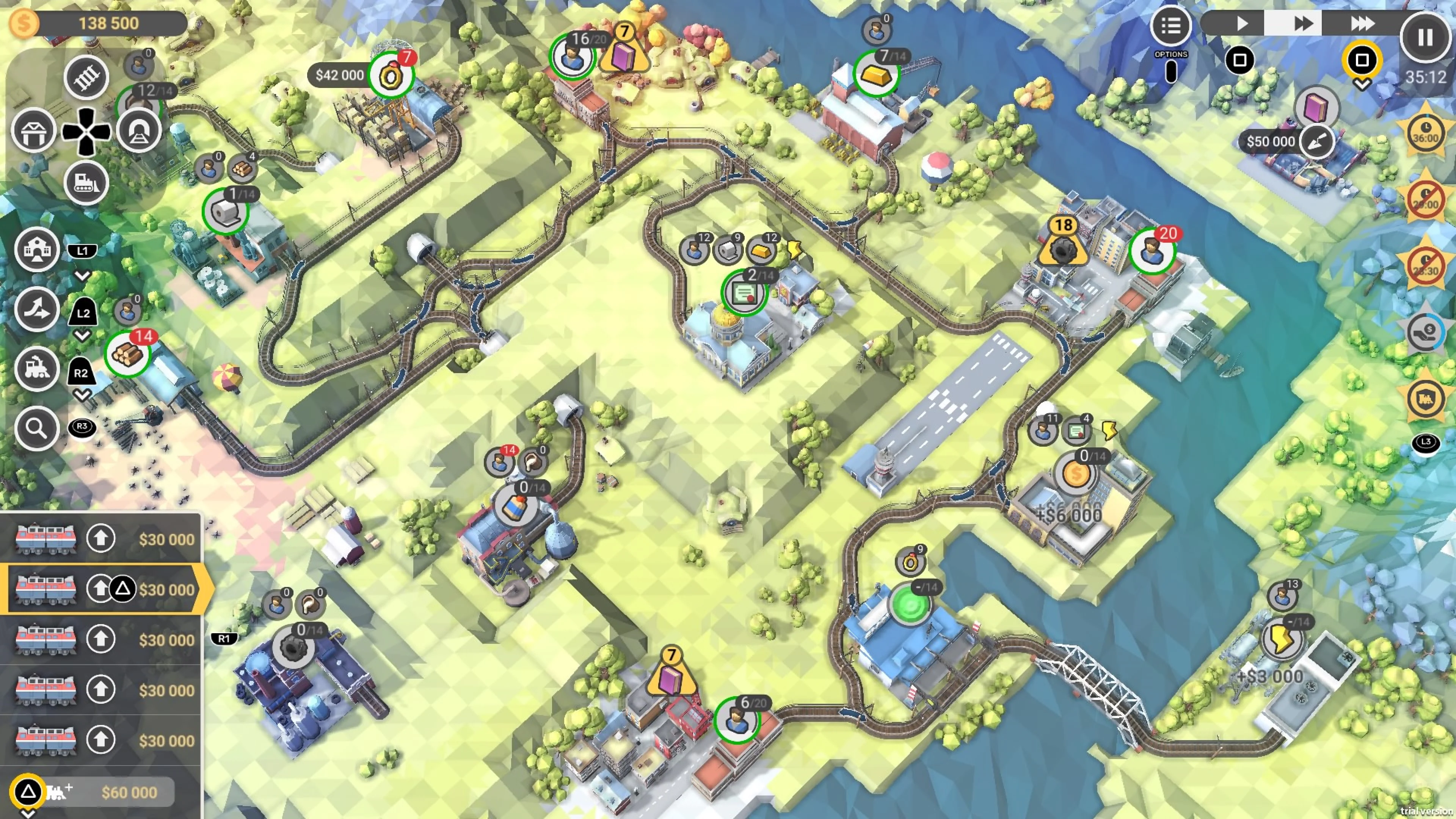
Task: Click the magnifying glass zoom button
Action: tap(37, 428)
